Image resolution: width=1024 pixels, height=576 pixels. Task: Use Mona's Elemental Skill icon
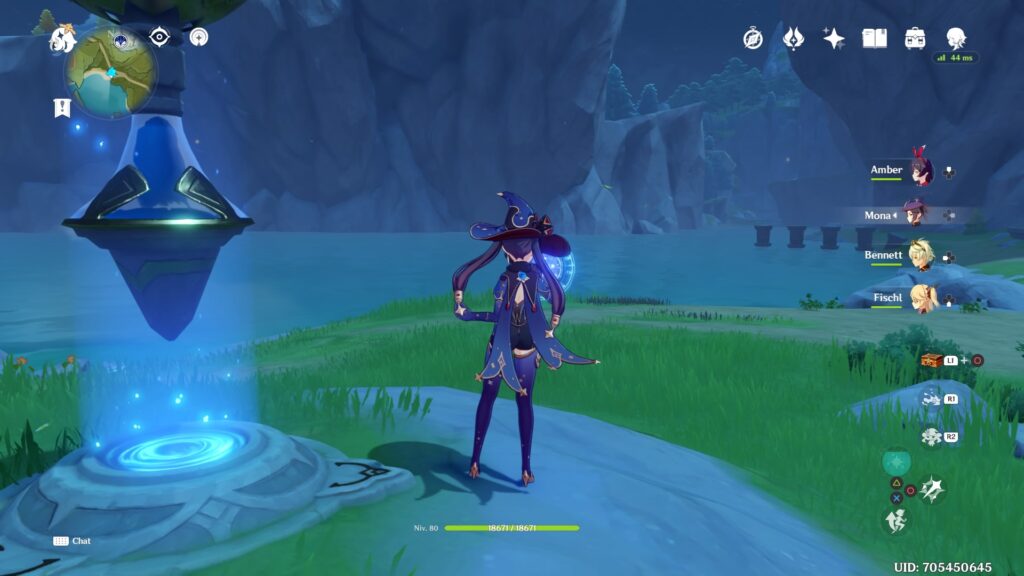coord(931,489)
